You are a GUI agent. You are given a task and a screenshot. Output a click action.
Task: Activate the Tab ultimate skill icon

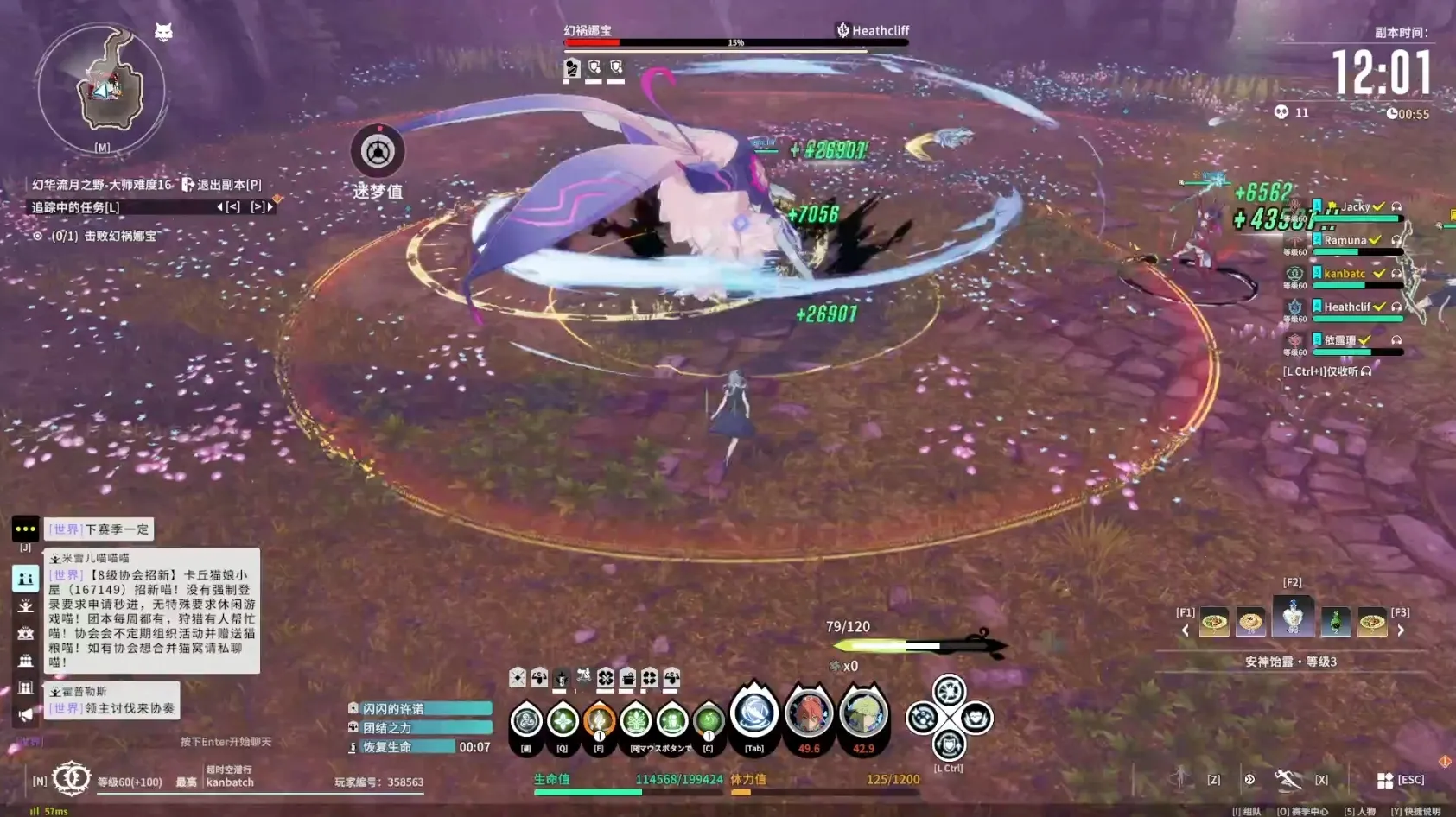(753, 714)
